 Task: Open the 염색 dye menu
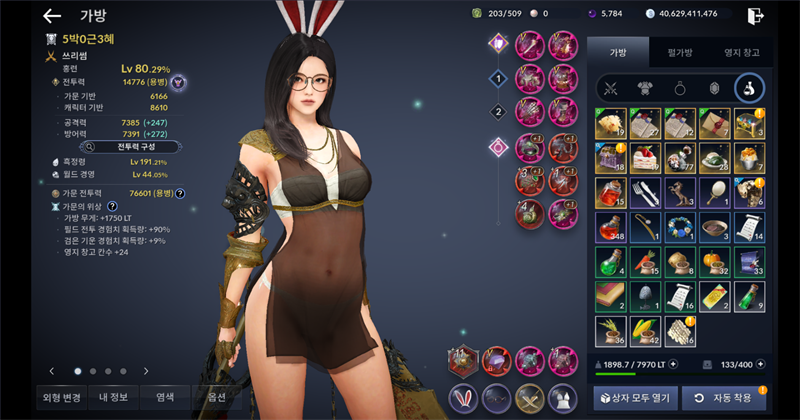pos(165,395)
